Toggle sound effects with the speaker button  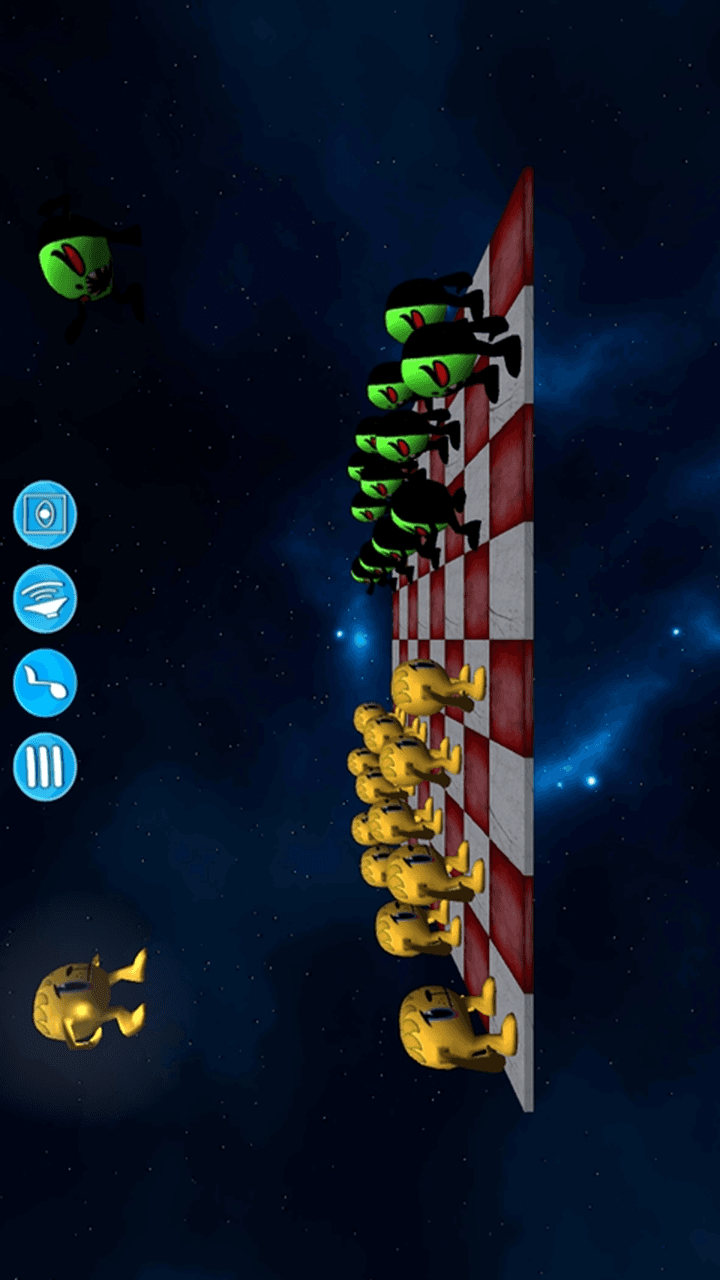click(45, 599)
